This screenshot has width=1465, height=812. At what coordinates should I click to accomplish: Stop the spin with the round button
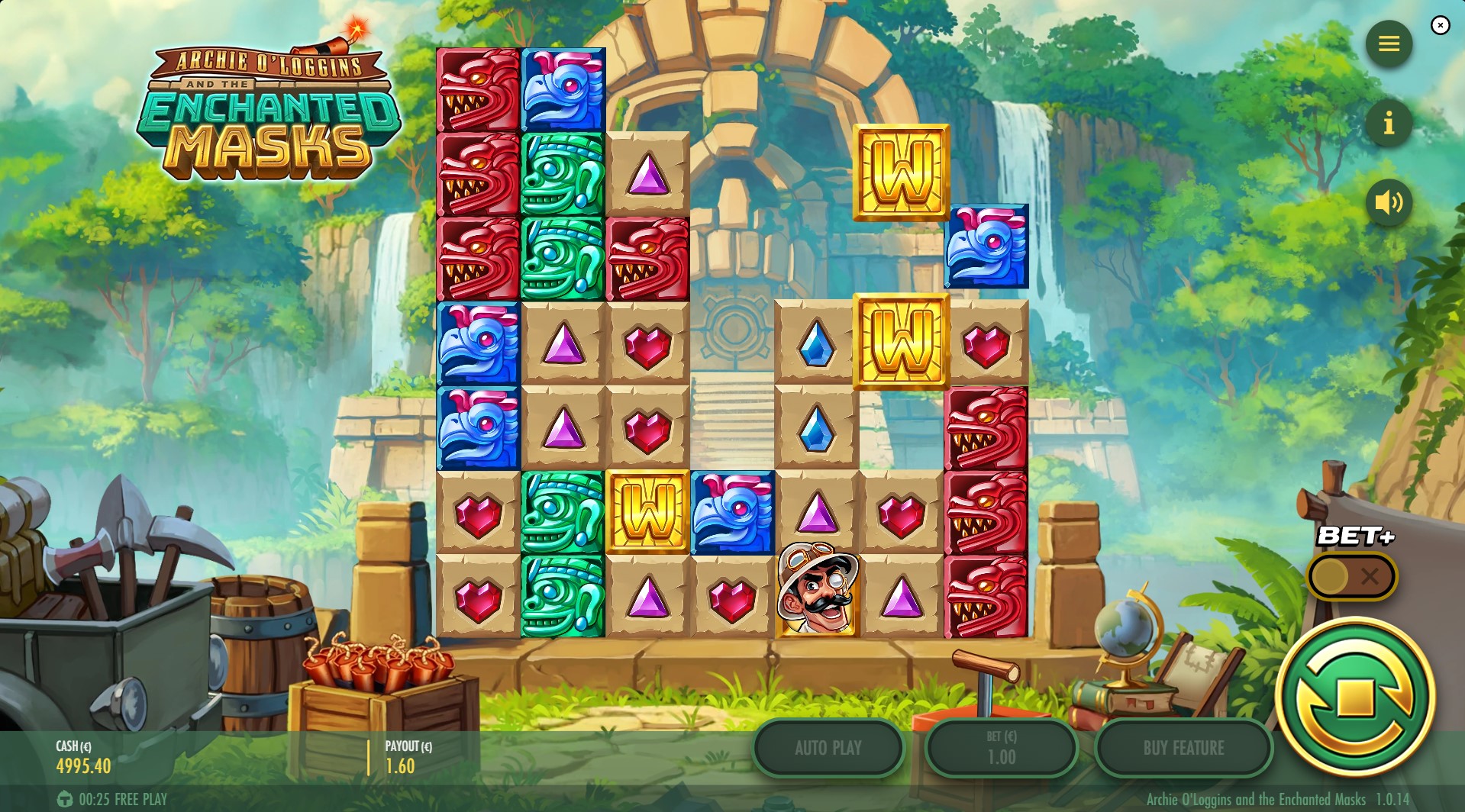coord(1355,697)
